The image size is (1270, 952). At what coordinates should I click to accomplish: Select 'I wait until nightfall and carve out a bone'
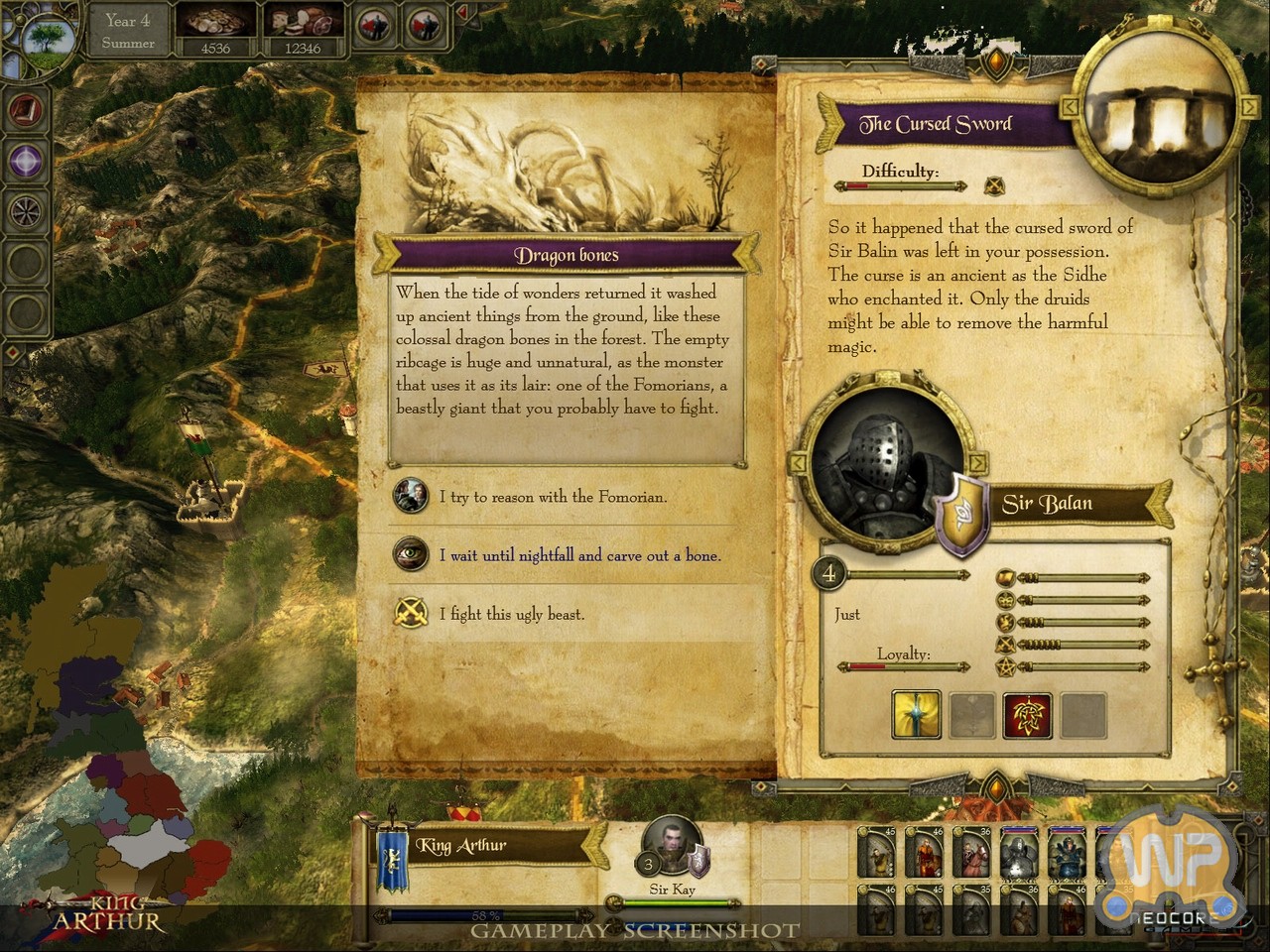pos(579,555)
